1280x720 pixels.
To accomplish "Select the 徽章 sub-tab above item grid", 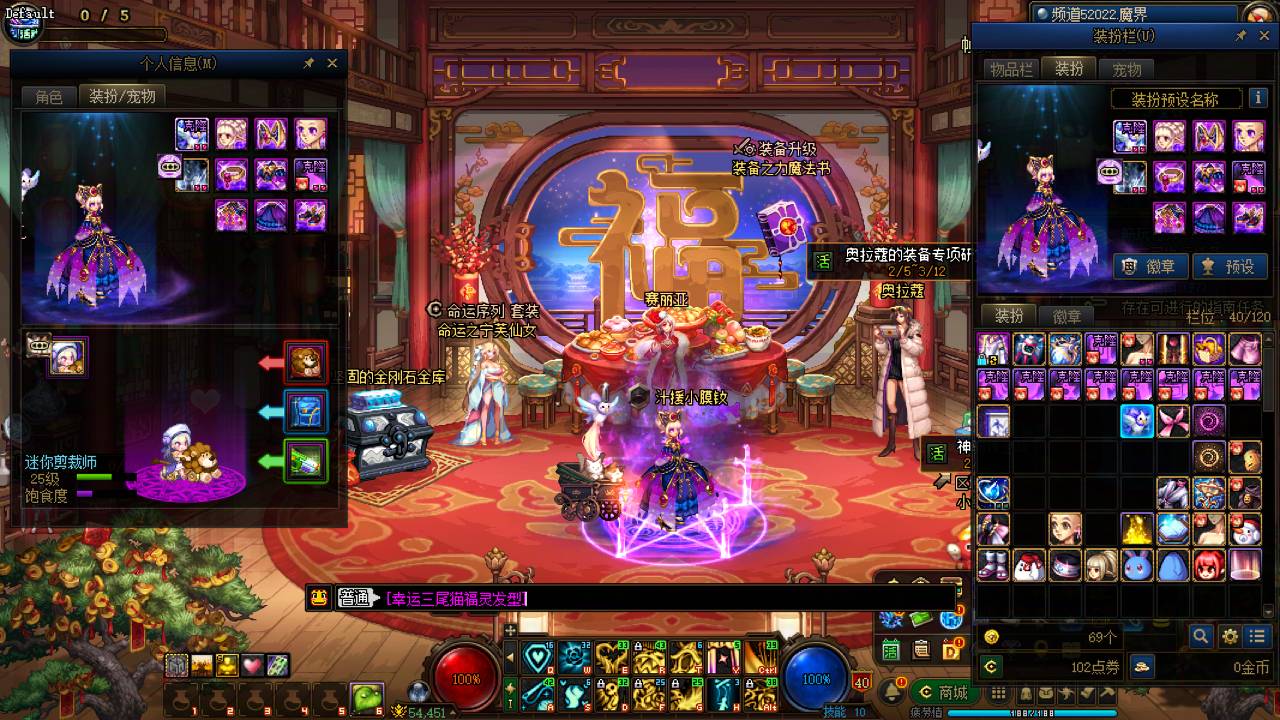I will tap(1067, 316).
